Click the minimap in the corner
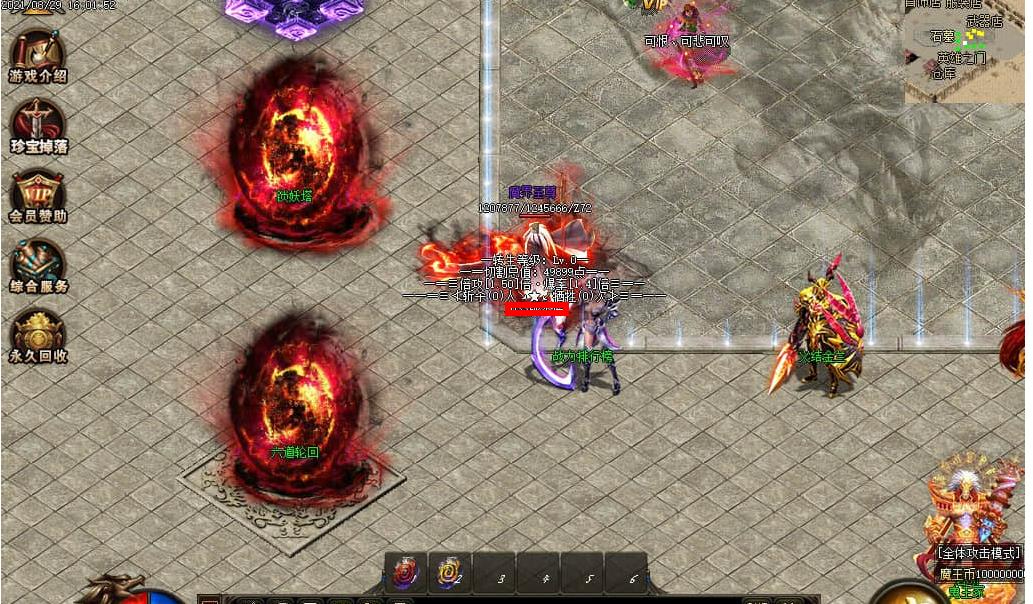This screenshot has height=604, width=1033. click(963, 50)
